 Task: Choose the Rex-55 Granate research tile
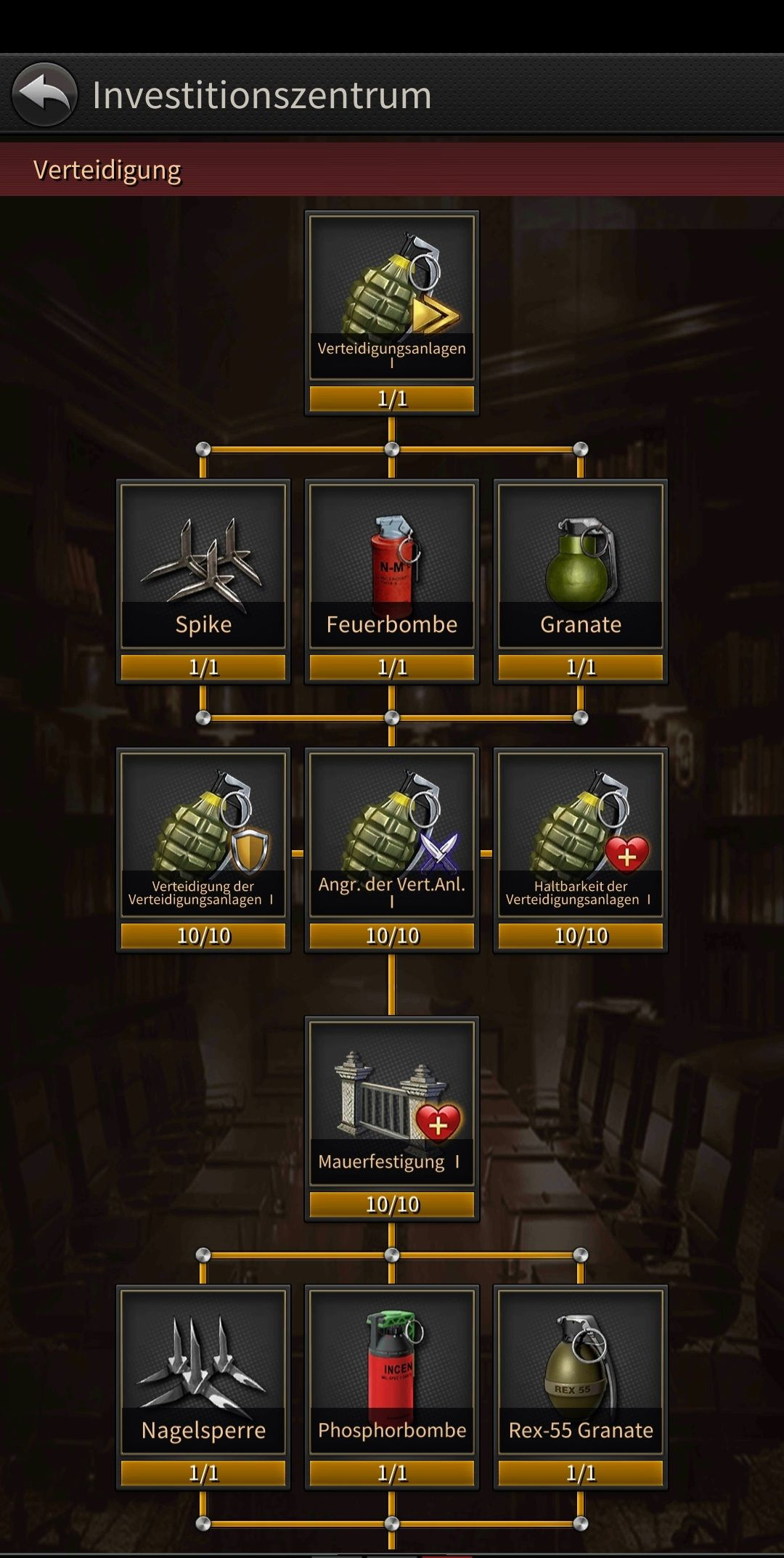pyautogui.click(x=581, y=1372)
